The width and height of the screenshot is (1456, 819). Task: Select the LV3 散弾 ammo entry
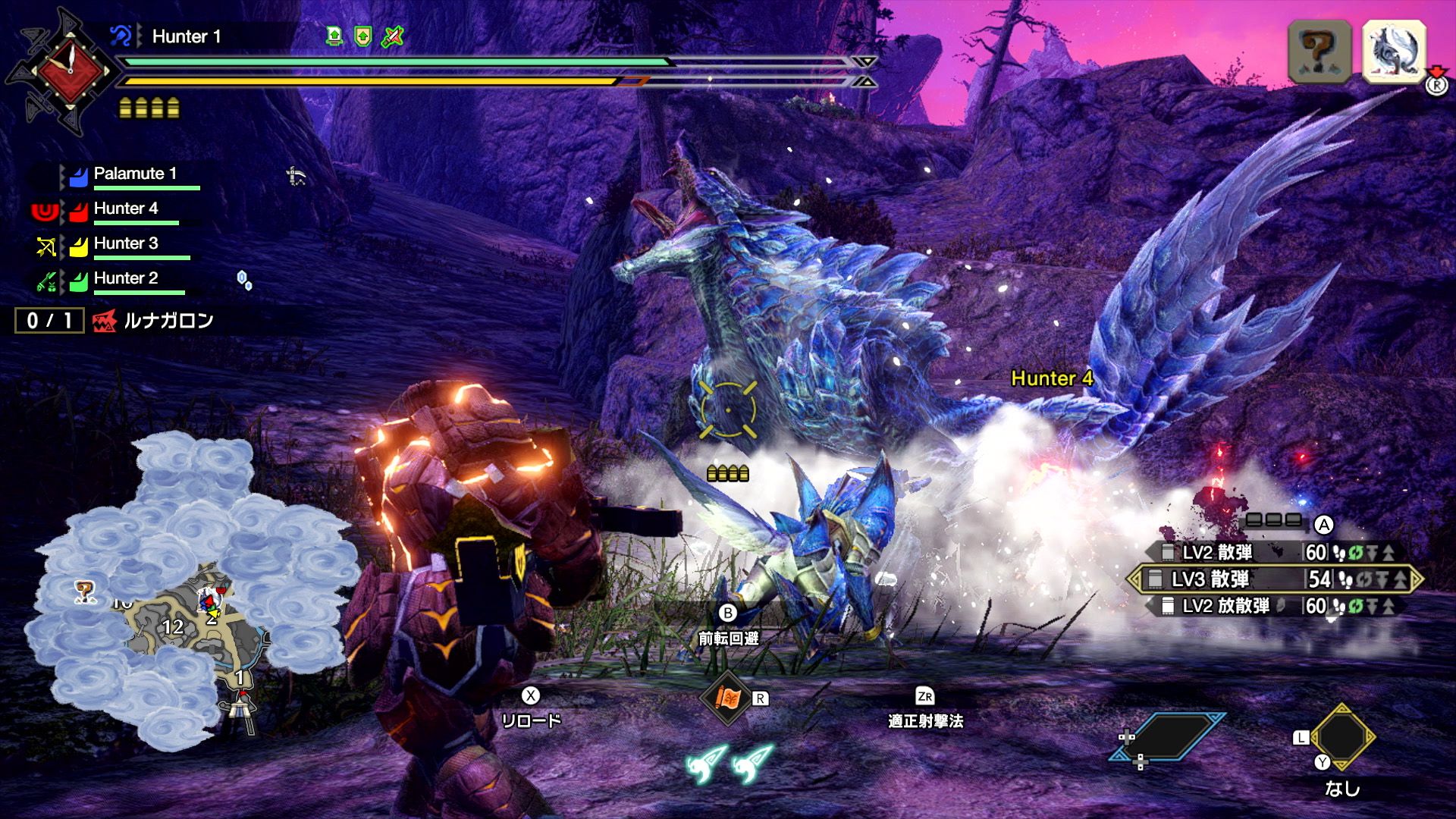point(1274,579)
